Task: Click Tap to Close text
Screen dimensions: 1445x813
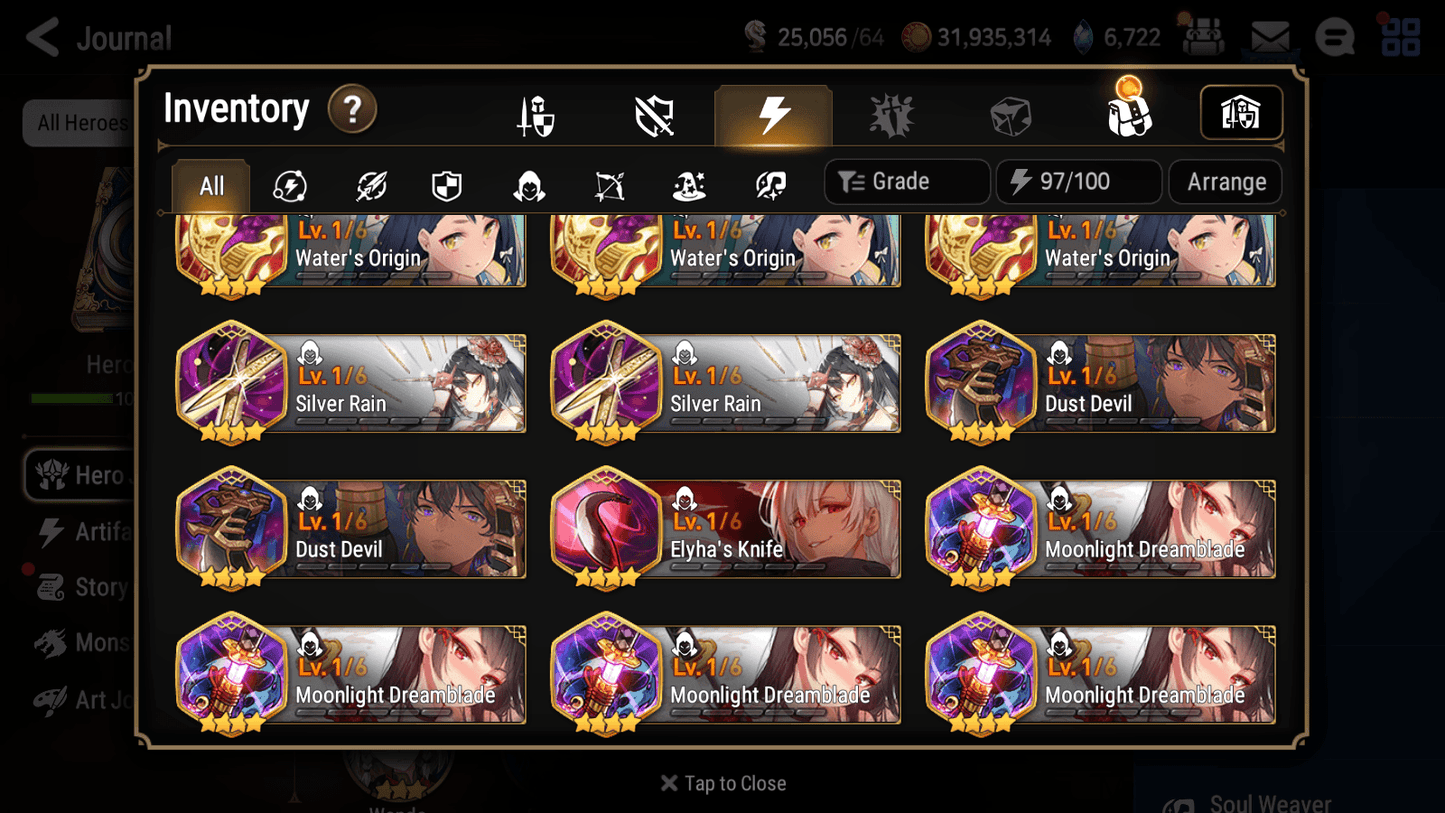Action: (722, 783)
